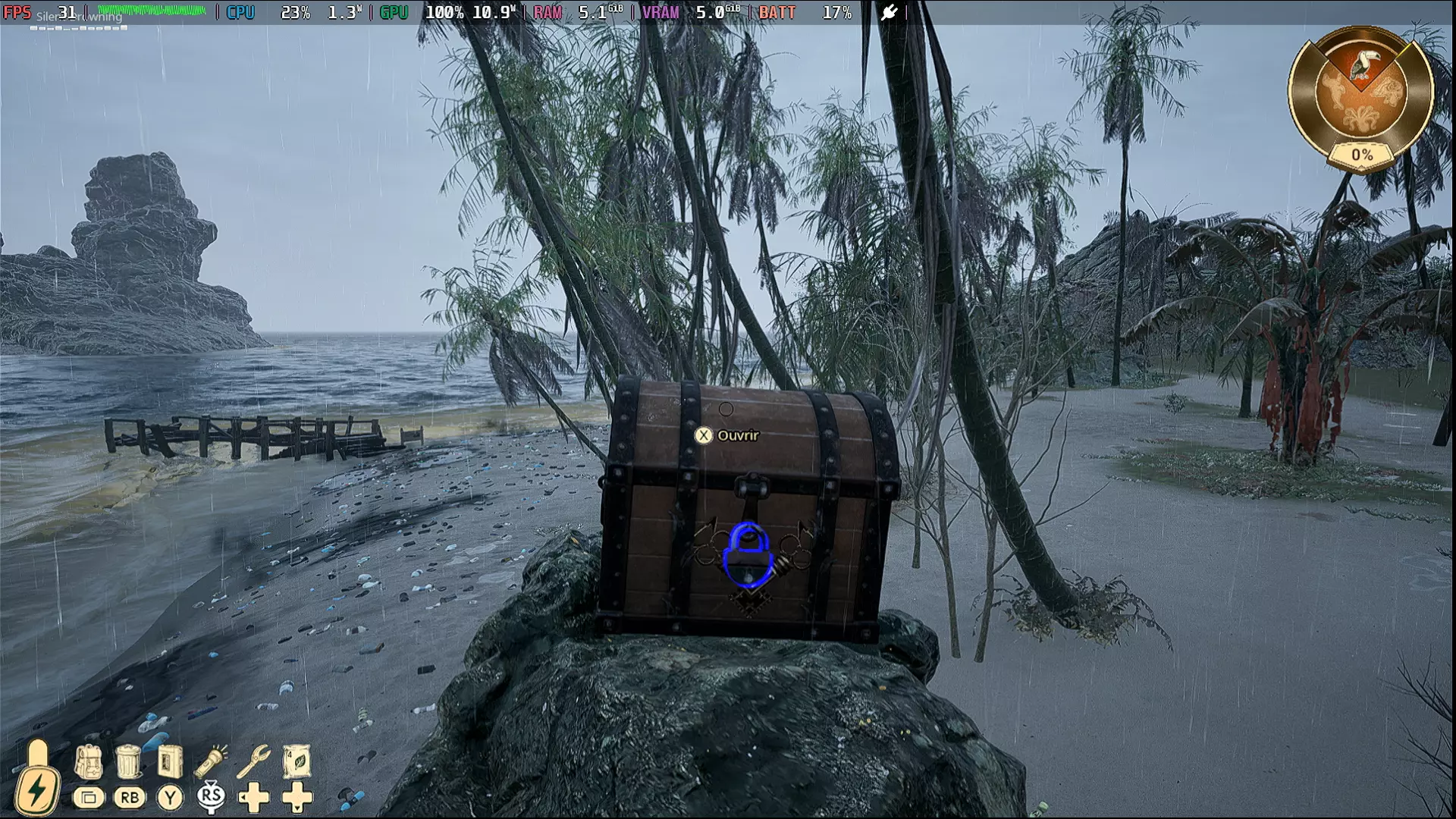Click the 0% progress indicator
Screen dimensions: 1456x819
point(1362,153)
